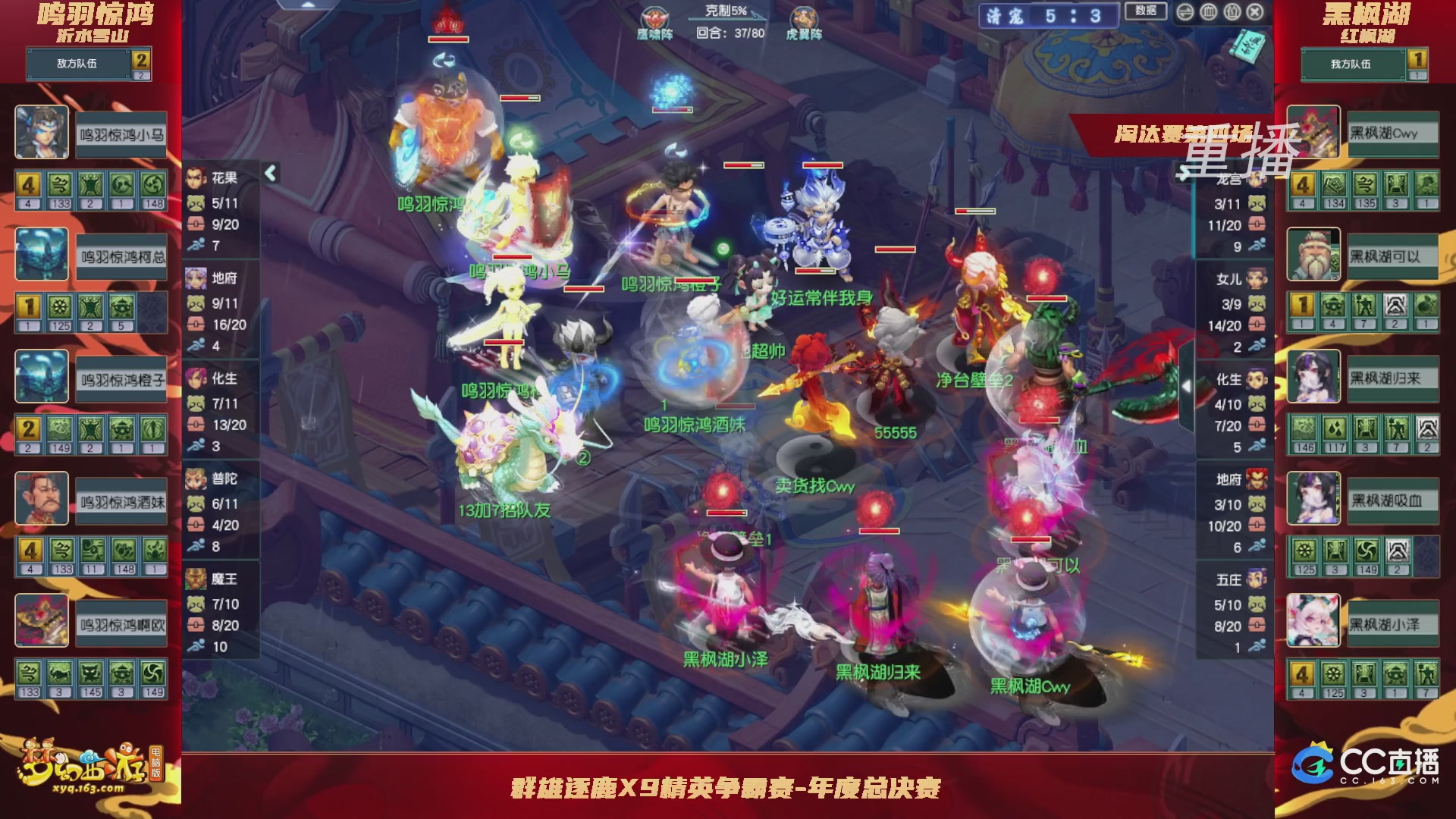Toggle name display with the round circle icon
The width and height of the screenshot is (1456, 819).
tap(1231, 11)
